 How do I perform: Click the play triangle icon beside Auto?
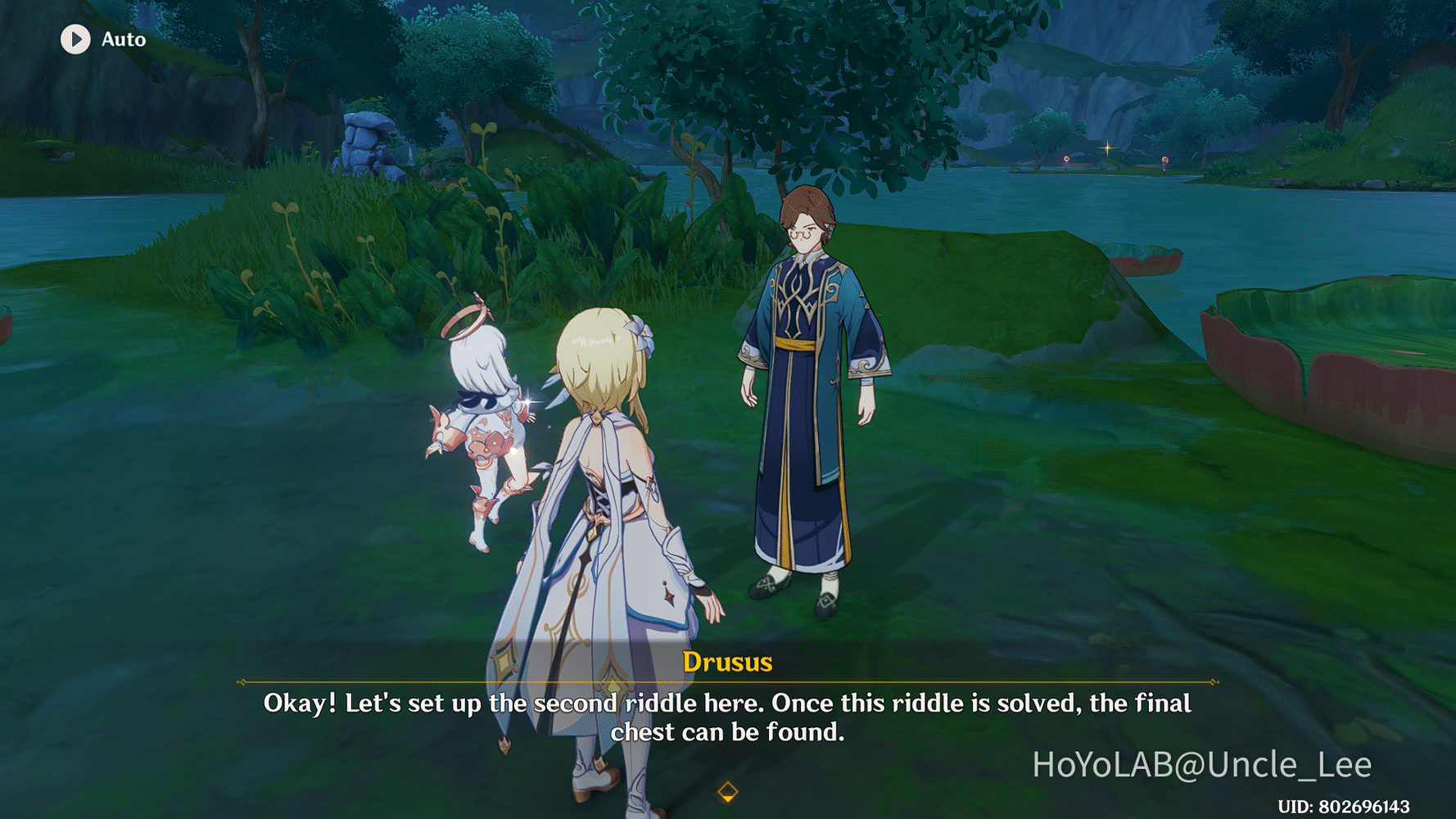coord(76,39)
